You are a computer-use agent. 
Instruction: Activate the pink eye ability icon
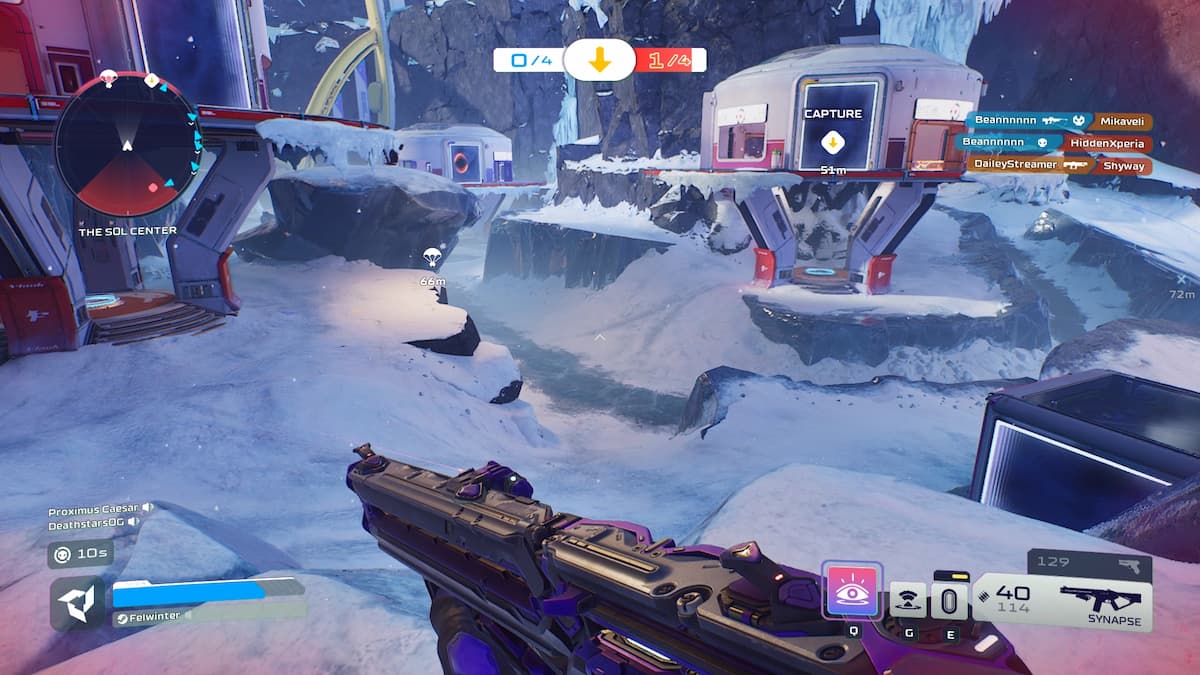tap(851, 591)
